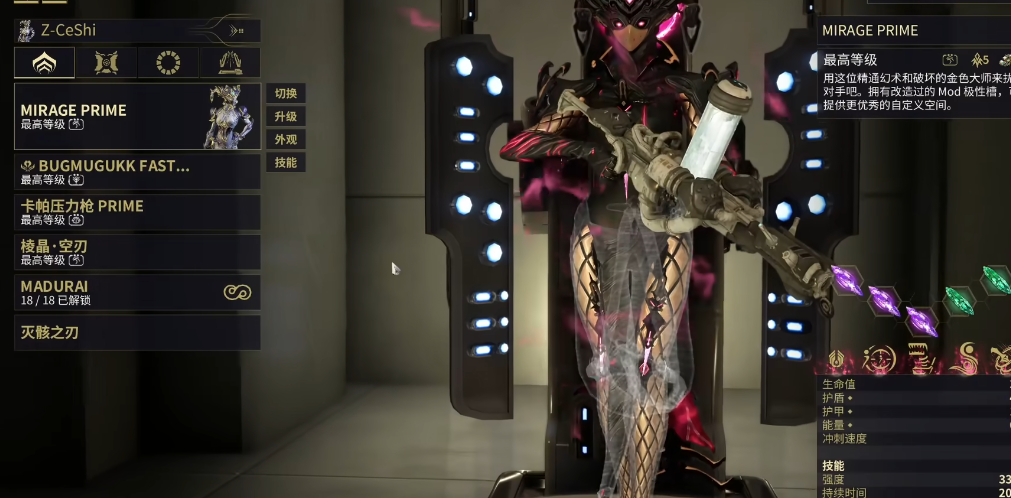
Task: Open the 技能 abilities menu
Action: [x=286, y=163]
